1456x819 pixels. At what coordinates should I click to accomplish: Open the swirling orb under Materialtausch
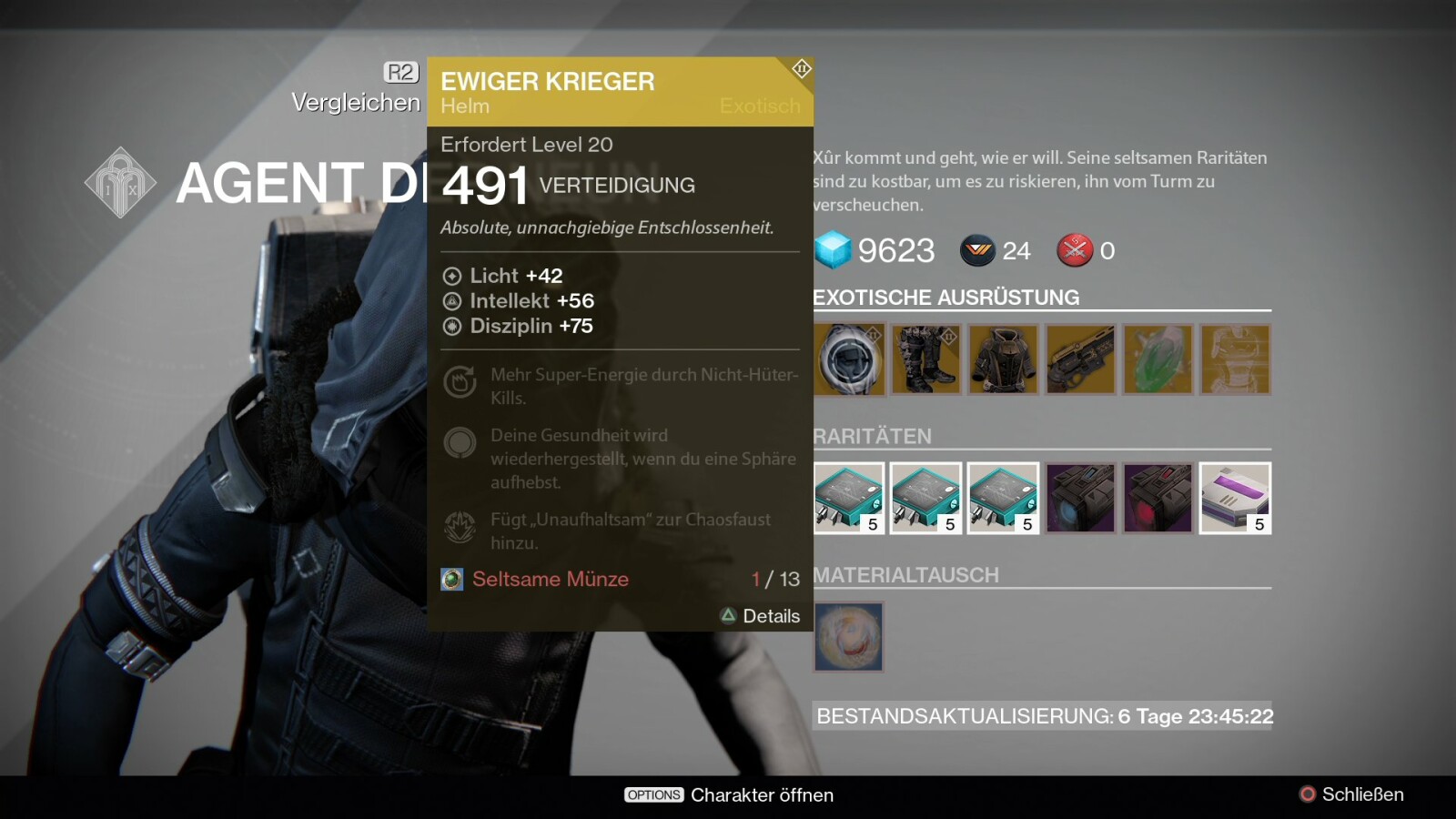[x=849, y=637]
